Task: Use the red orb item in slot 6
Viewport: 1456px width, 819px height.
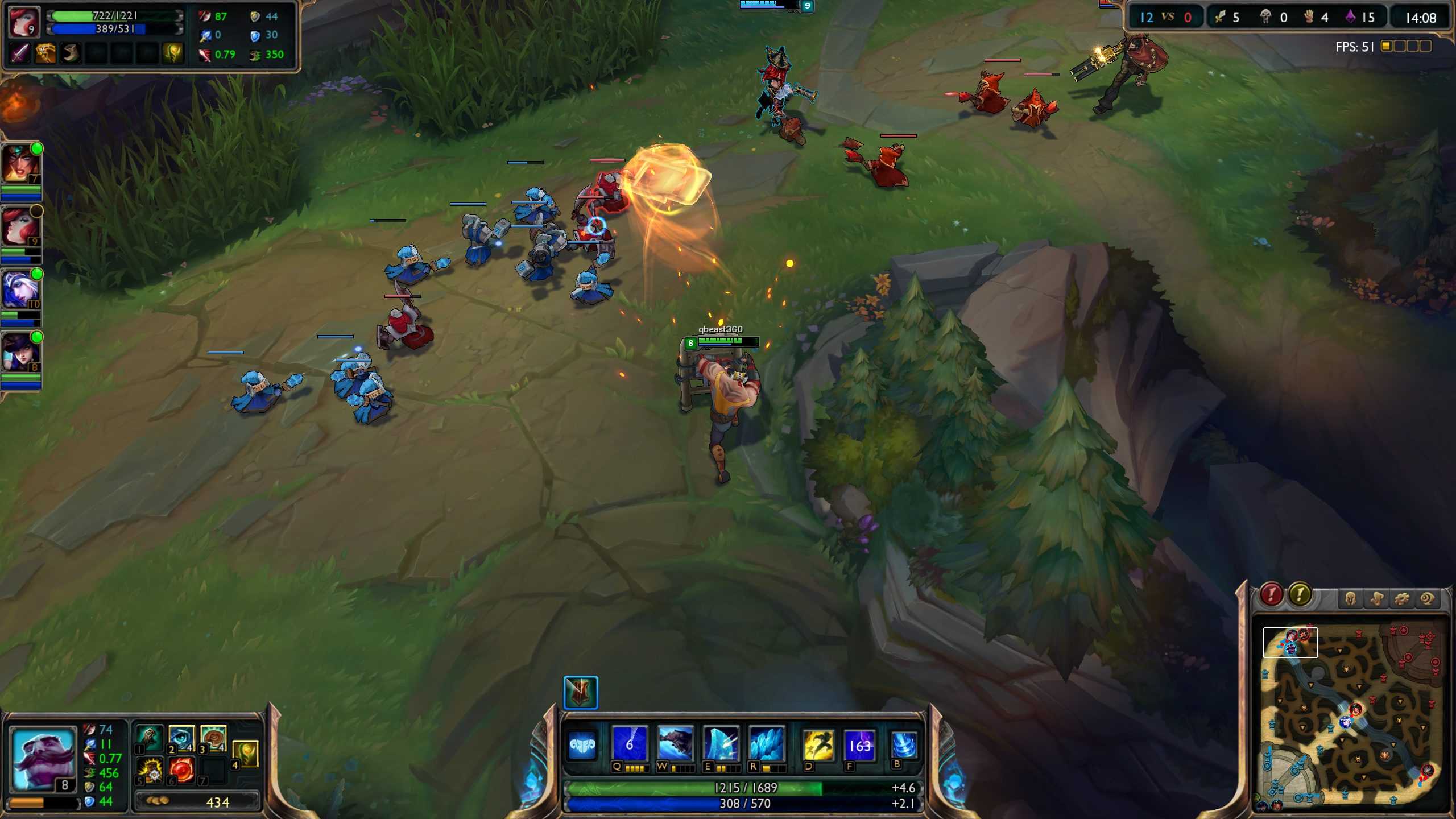Action: 182,770
